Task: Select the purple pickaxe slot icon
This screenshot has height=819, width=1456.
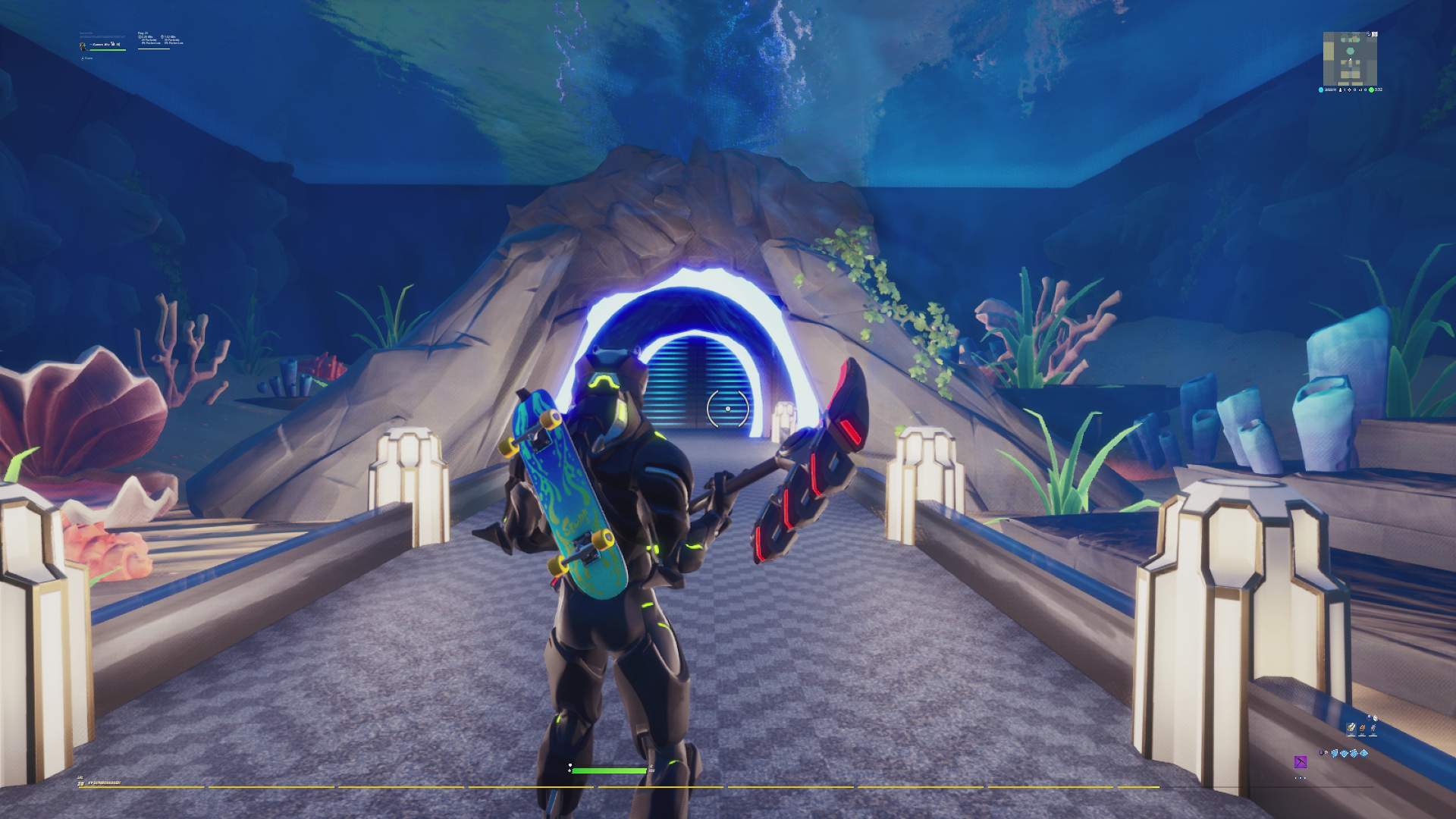Action: [x=1300, y=763]
